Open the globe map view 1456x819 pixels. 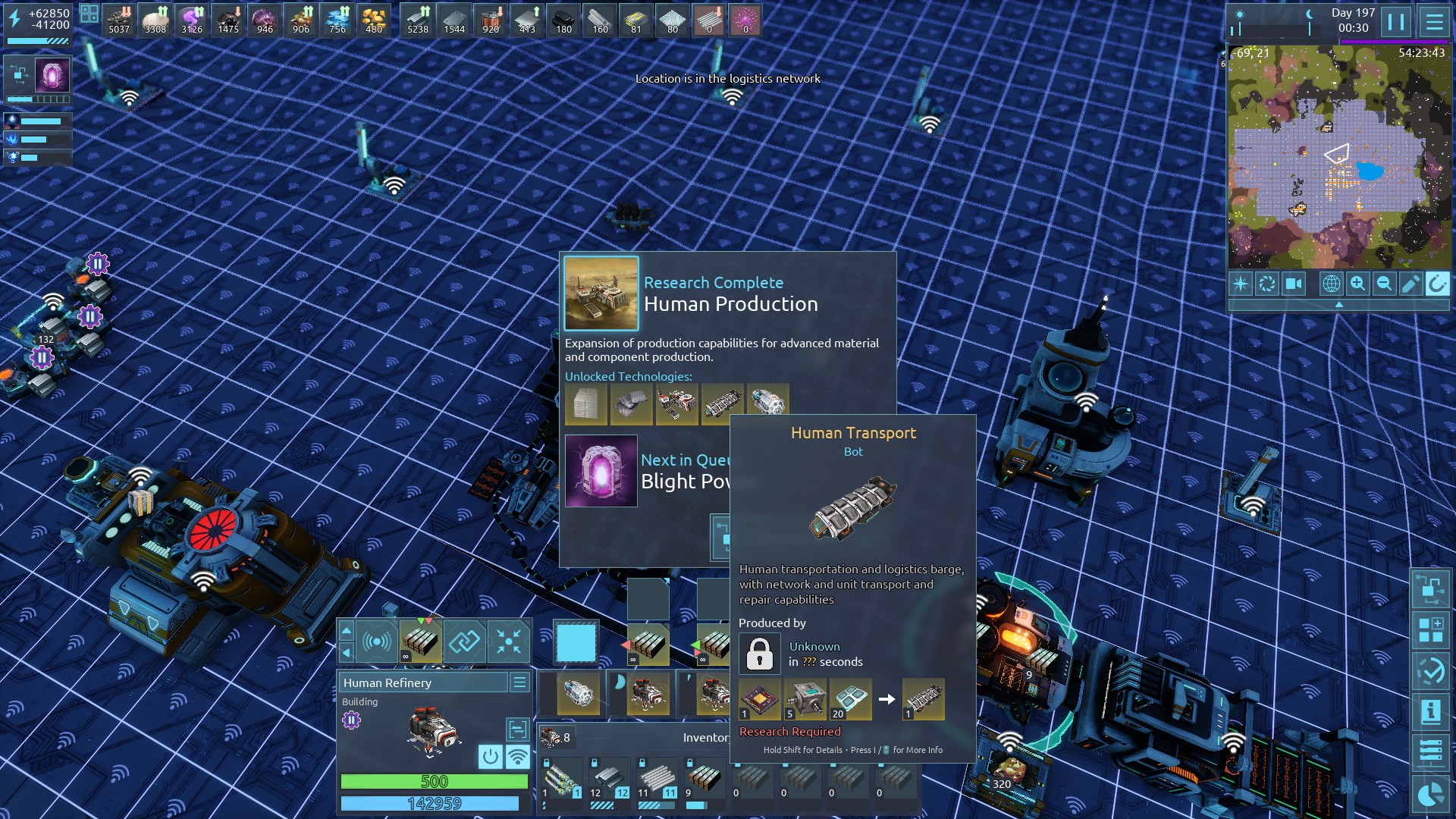click(1331, 284)
